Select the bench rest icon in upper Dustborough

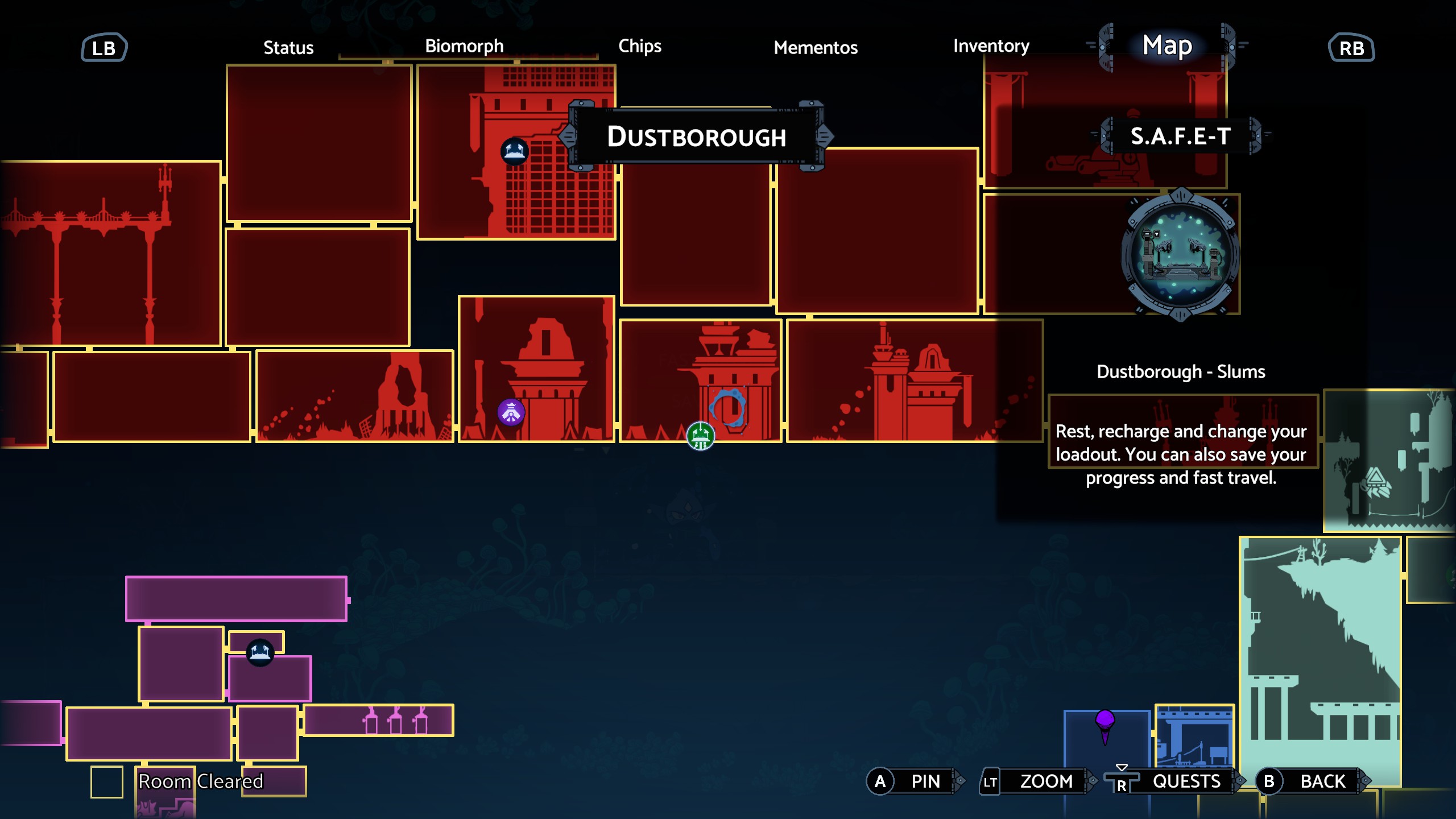point(515,152)
